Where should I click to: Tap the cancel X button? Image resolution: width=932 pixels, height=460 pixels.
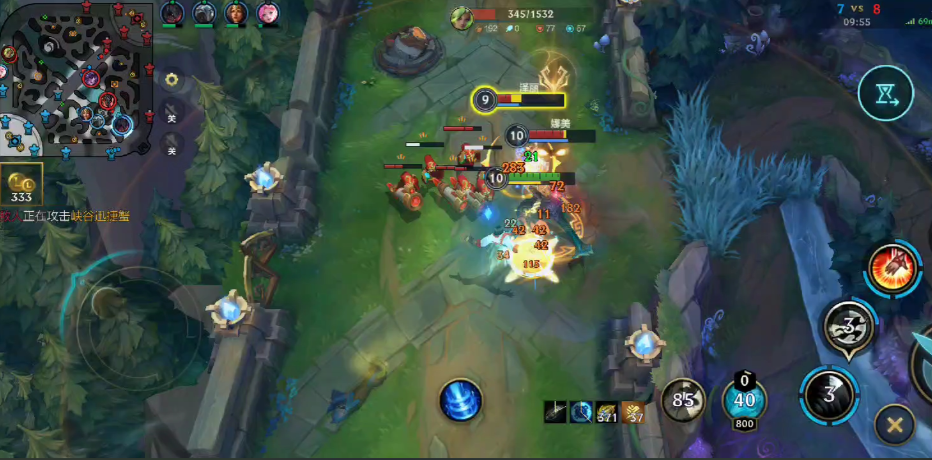click(894, 425)
